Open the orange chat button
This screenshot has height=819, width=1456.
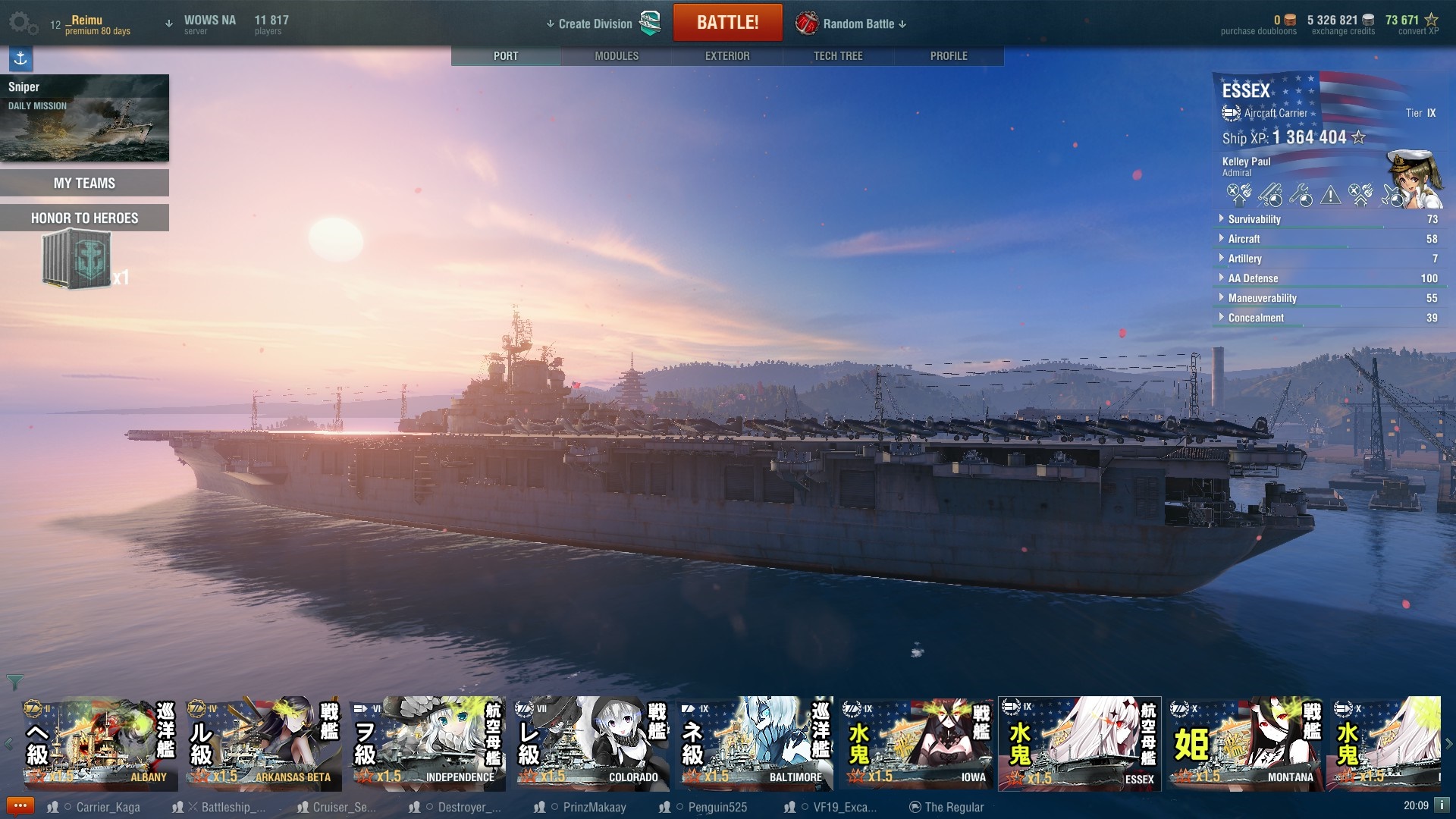coord(20,806)
